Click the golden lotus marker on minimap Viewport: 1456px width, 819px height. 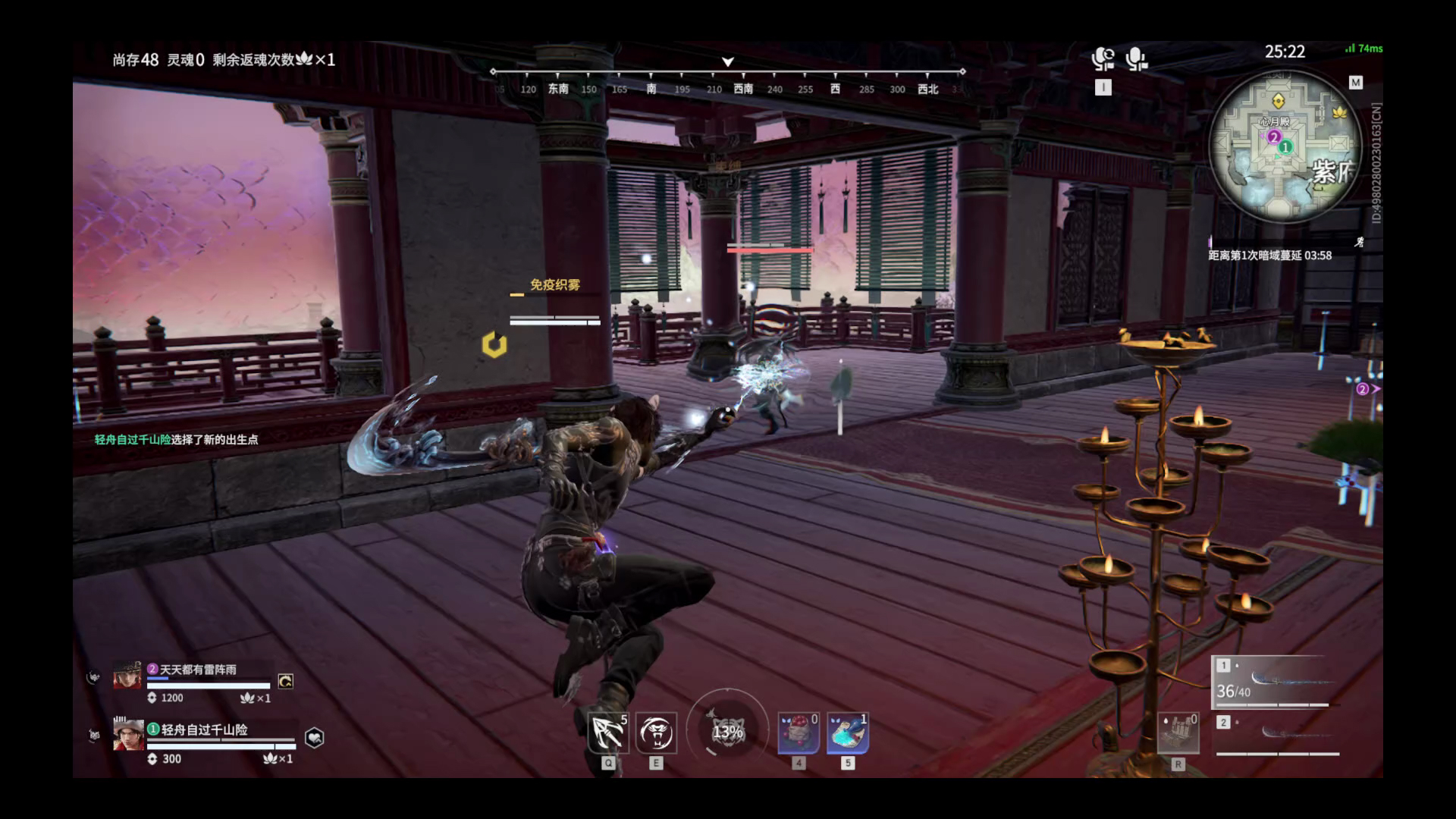pos(1339,112)
